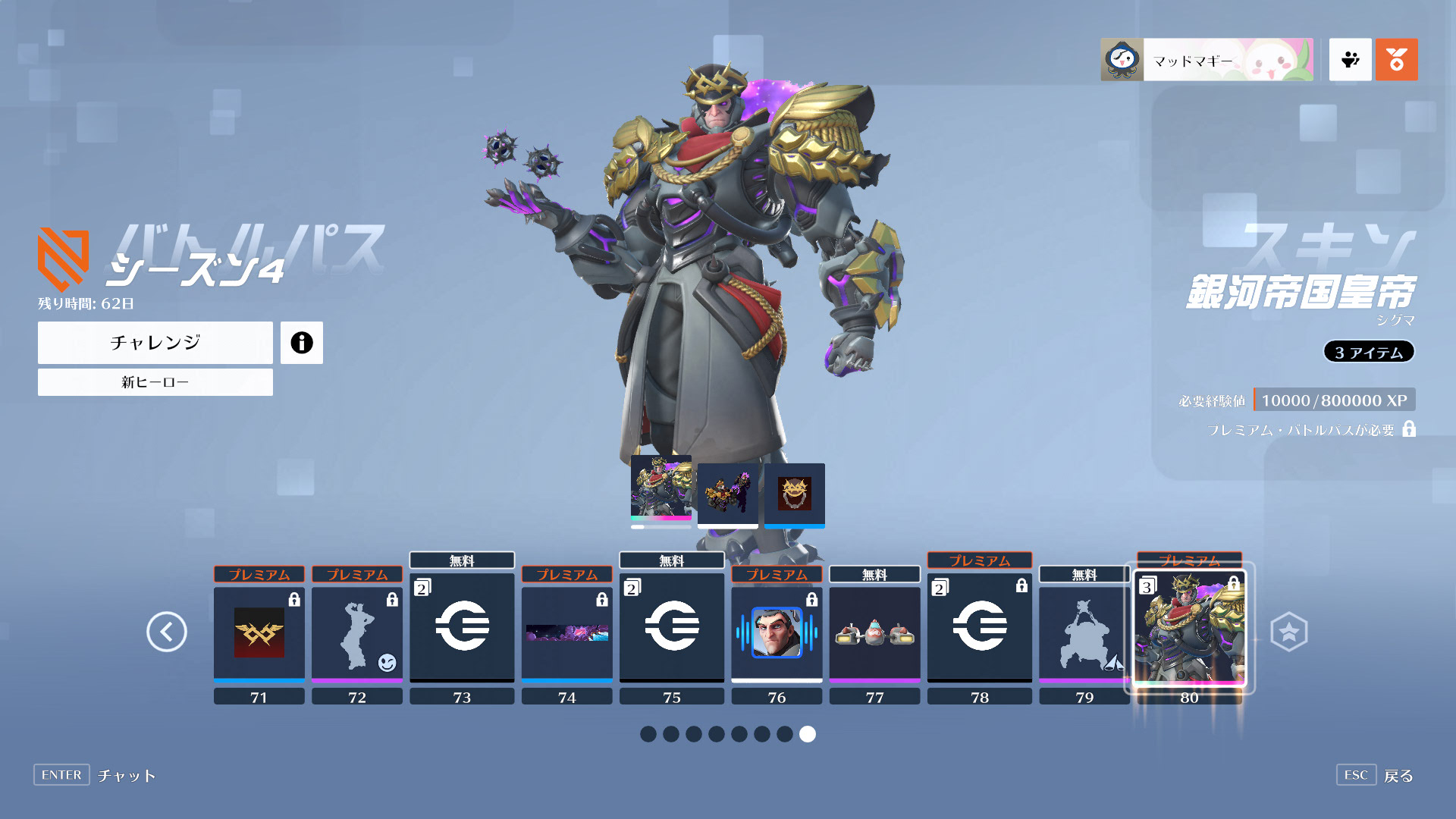The height and width of the screenshot is (819, 1456).
Task: Click the locked player icon reward at tier 71
Action: pyautogui.click(x=259, y=633)
